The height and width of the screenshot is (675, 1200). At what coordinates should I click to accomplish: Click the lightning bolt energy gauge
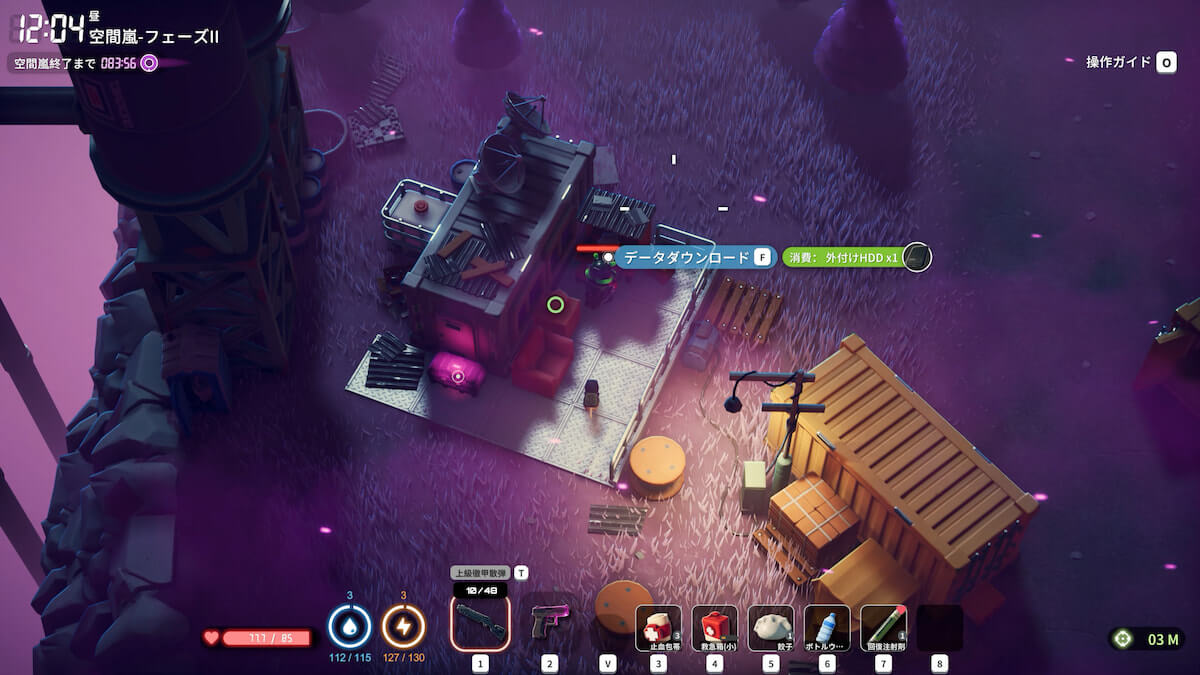[x=404, y=627]
